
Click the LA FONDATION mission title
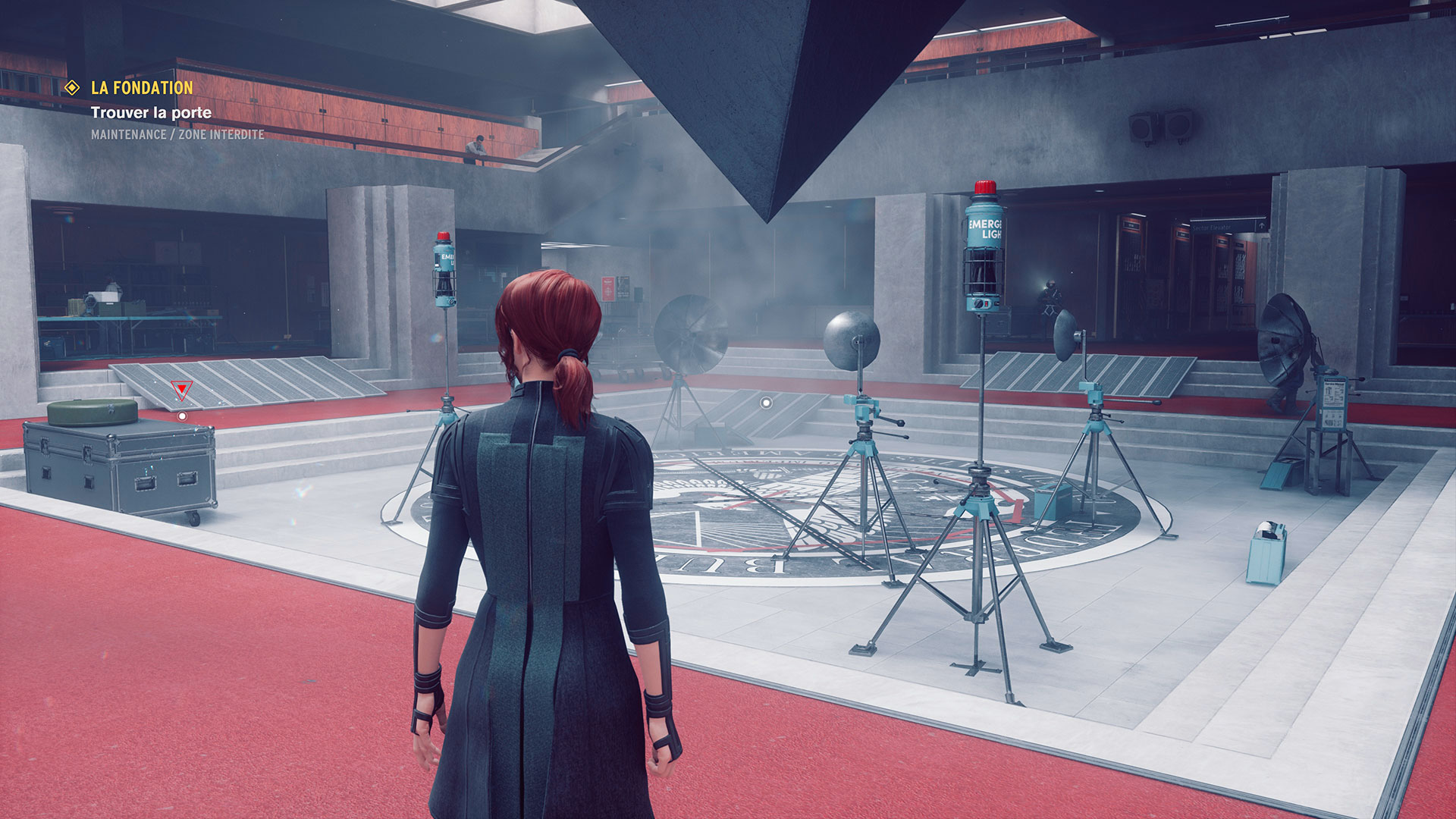click(142, 88)
